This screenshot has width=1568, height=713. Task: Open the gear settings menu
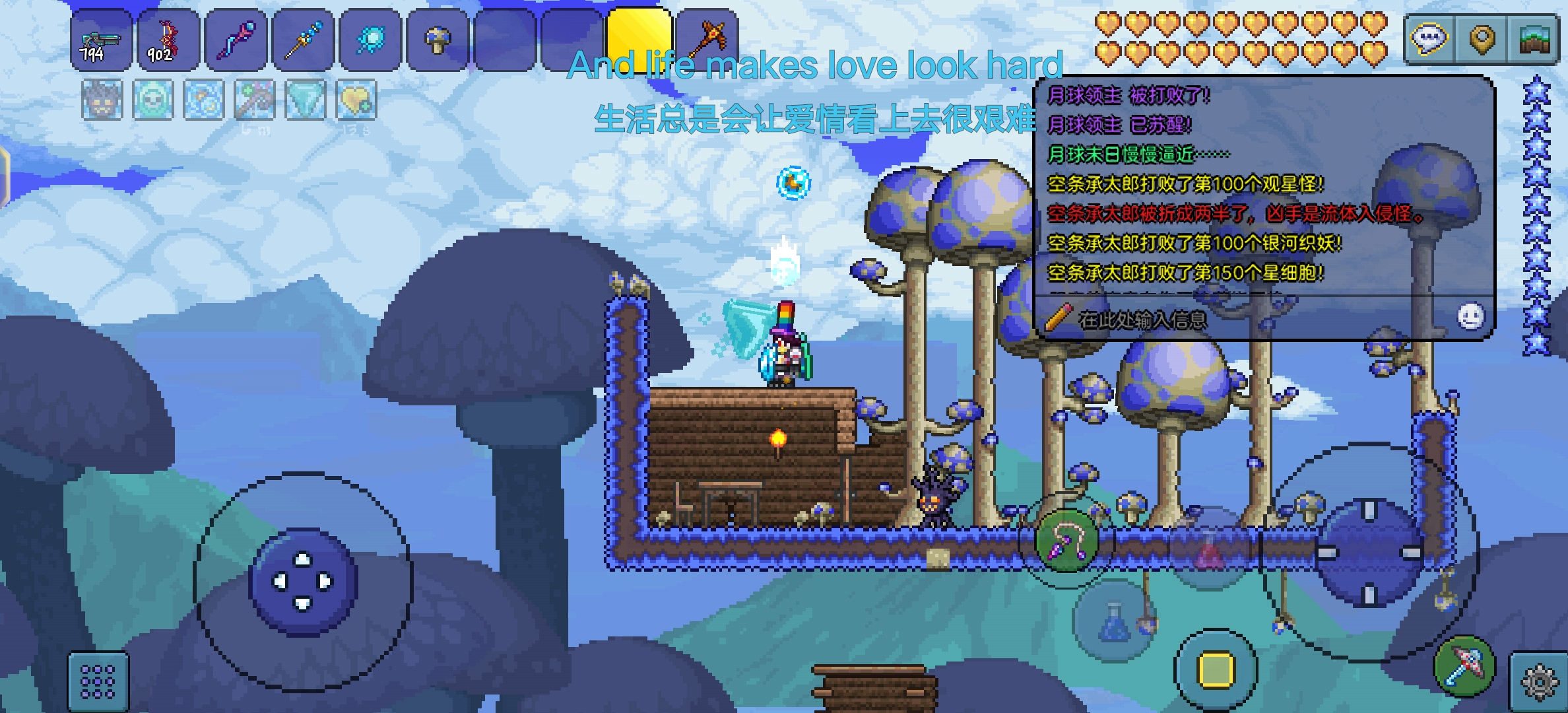1538,681
